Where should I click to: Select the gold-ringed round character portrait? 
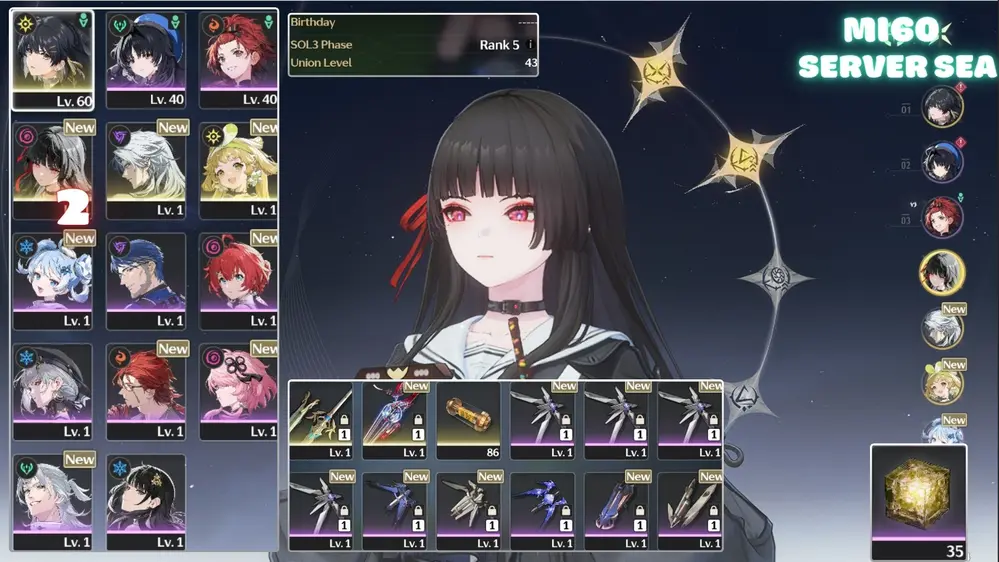(x=941, y=272)
